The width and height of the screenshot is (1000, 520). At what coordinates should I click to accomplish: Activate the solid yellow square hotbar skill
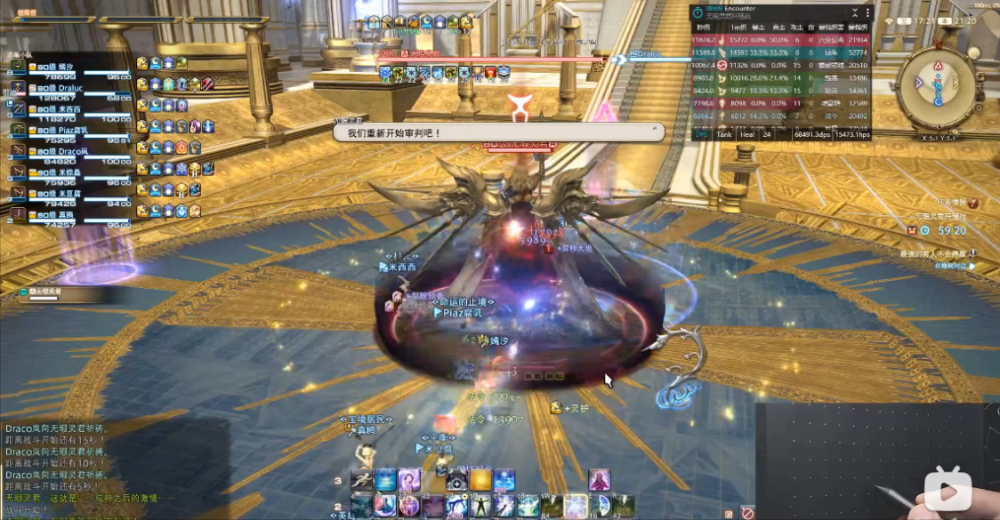pos(482,481)
